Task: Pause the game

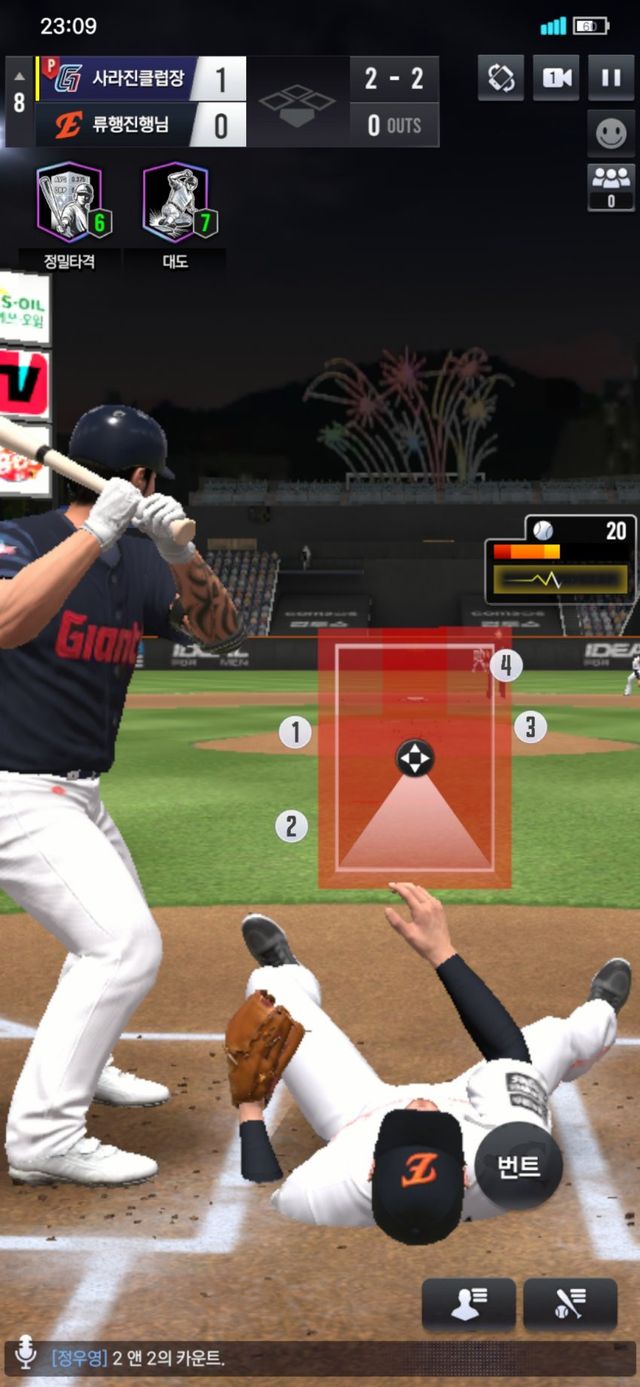Action: point(610,78)
